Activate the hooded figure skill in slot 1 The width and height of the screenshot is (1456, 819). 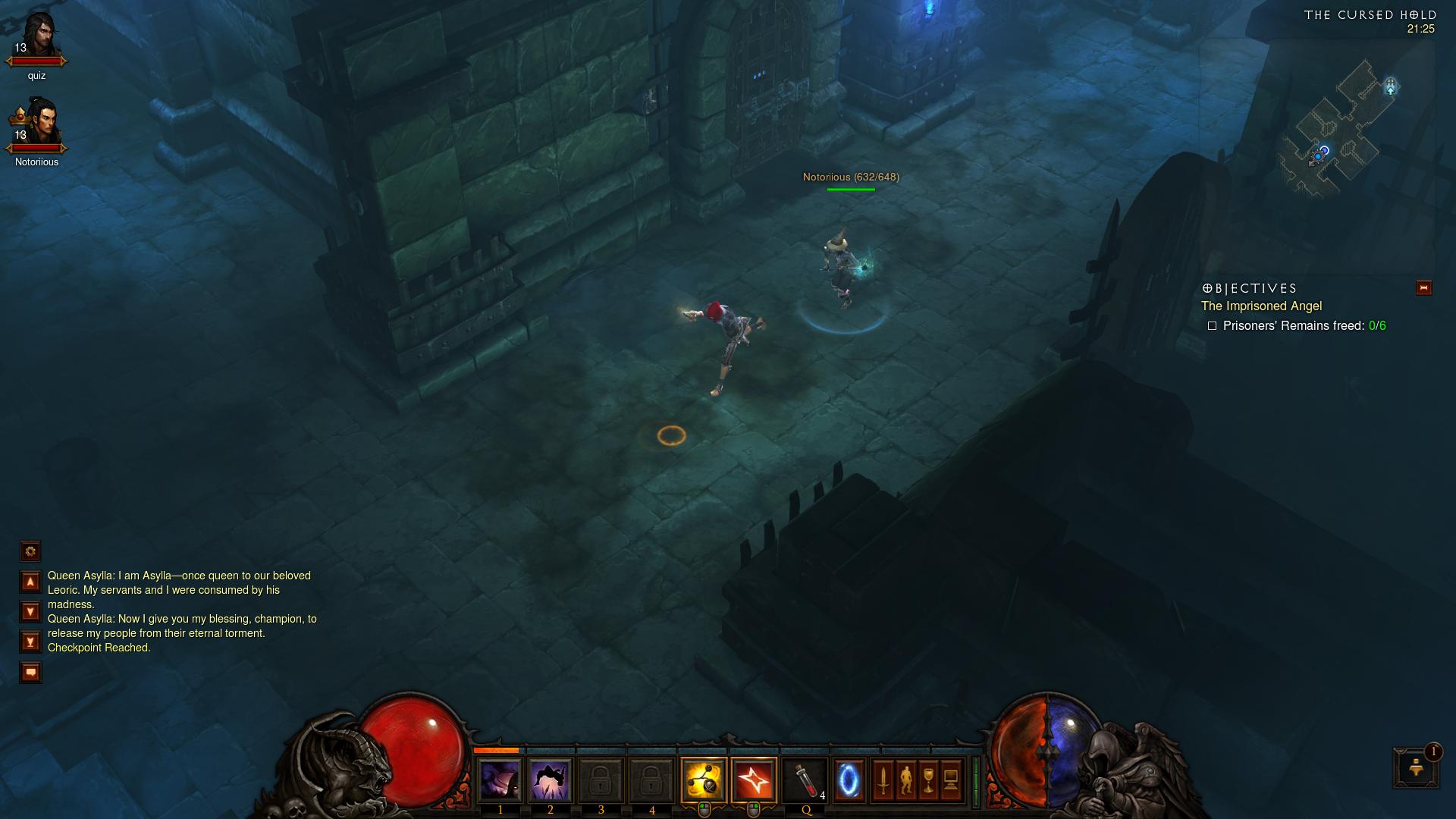pos(500,780)
